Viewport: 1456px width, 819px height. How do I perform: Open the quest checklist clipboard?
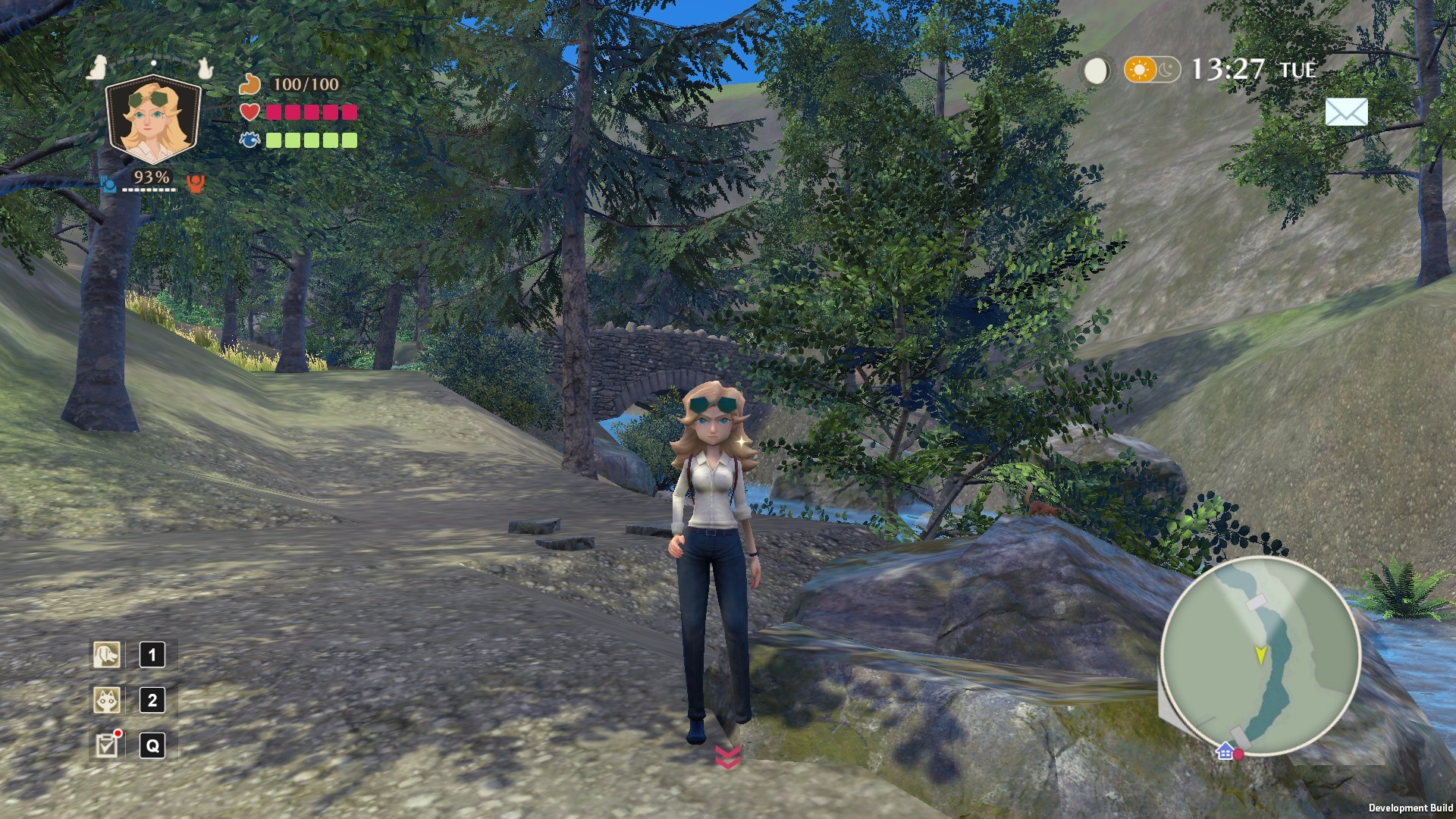[107, 745]
